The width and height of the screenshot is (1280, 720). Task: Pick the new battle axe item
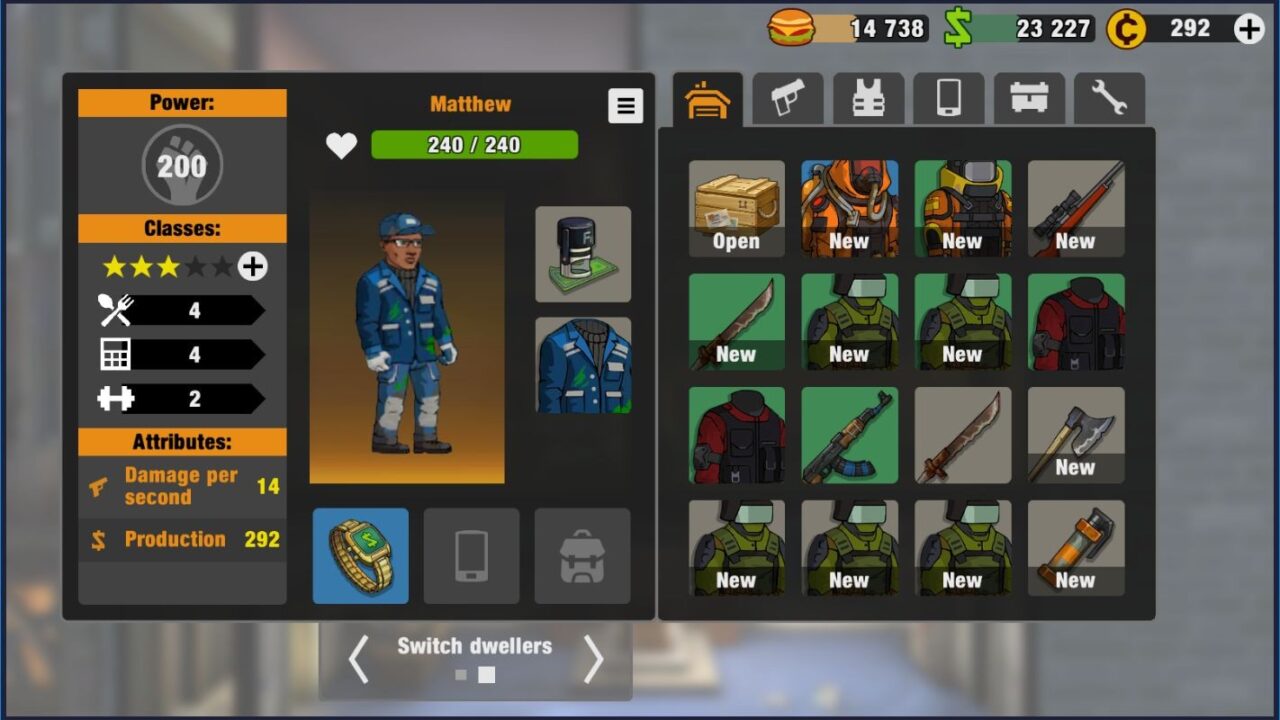1076,435
